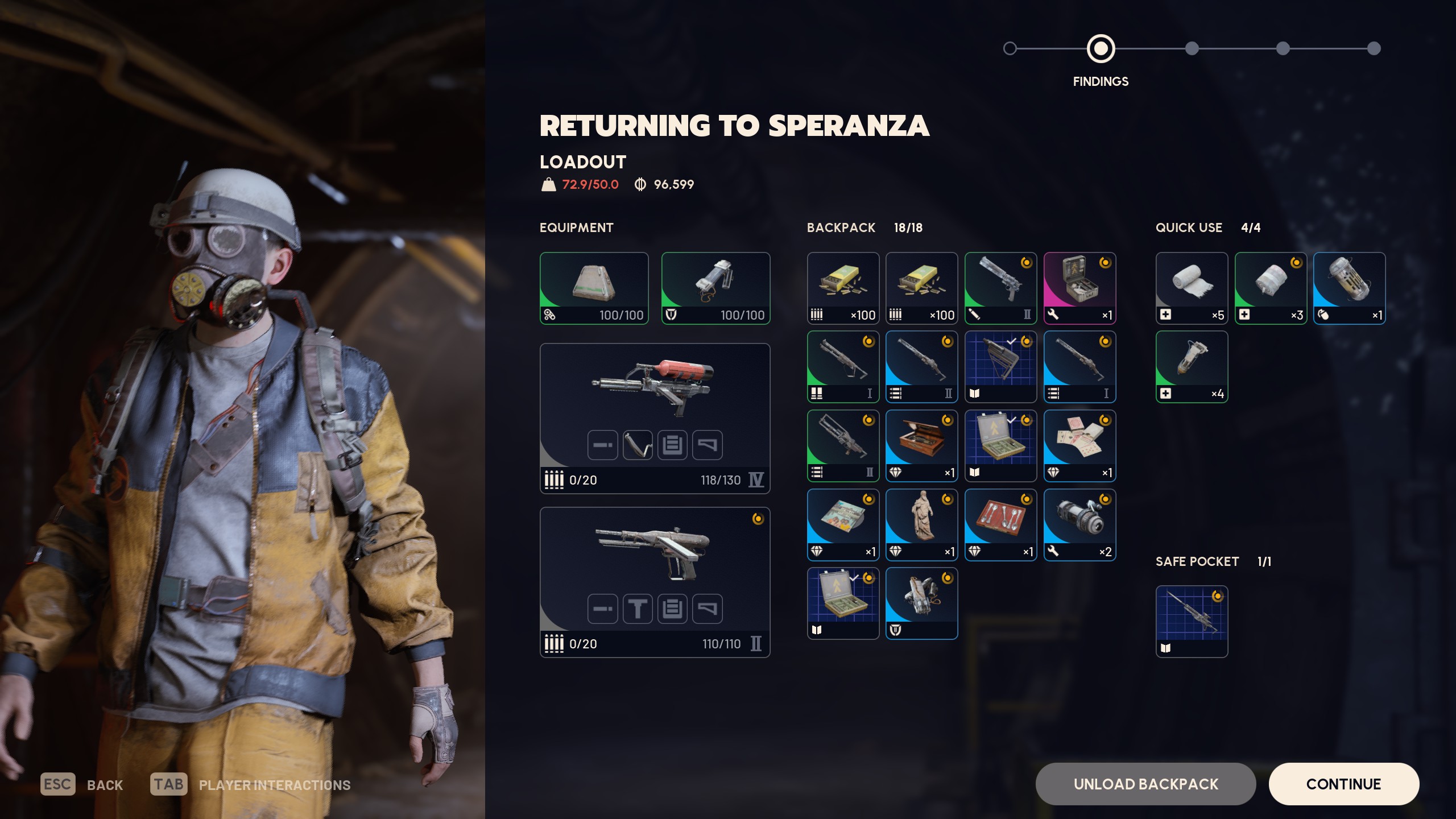Click the Continue button

tap(1343, 784)
